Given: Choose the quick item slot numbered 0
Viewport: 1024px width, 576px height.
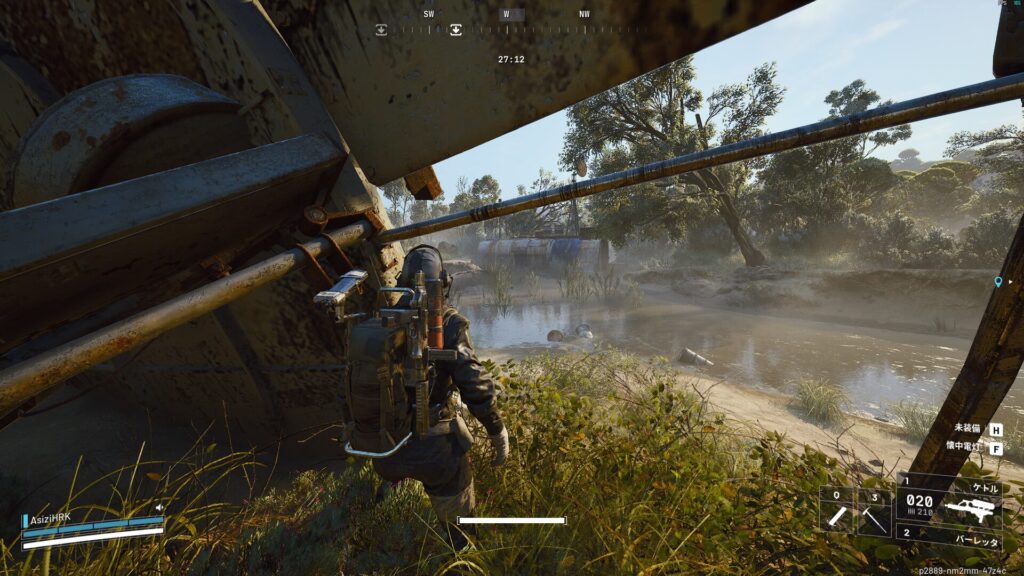Looking at the screenshot, I should (838, 512).
